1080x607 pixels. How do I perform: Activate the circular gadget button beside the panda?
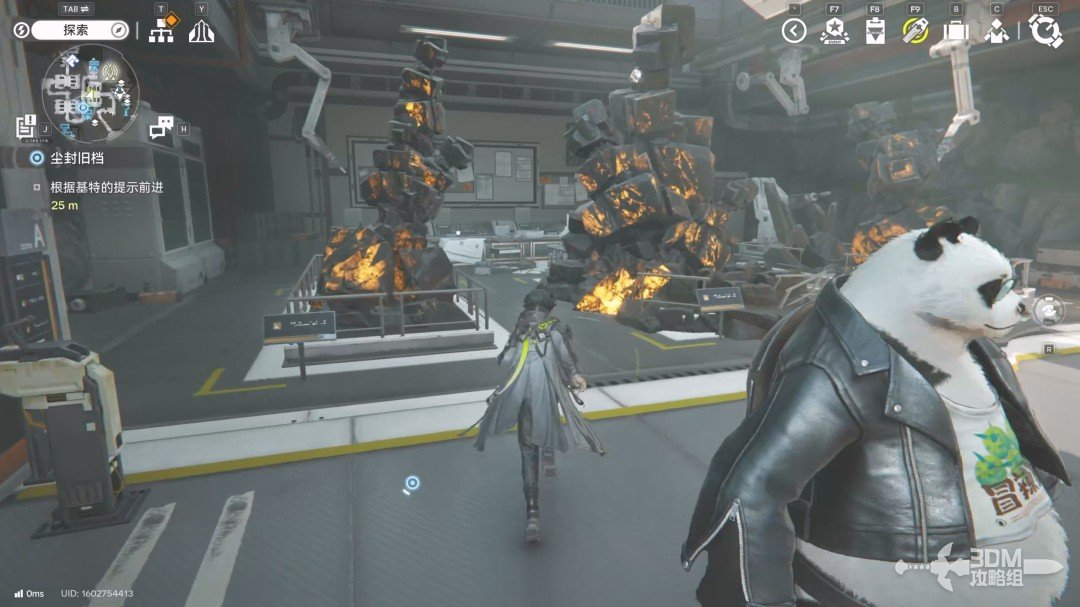click(x=1048, y=311)
